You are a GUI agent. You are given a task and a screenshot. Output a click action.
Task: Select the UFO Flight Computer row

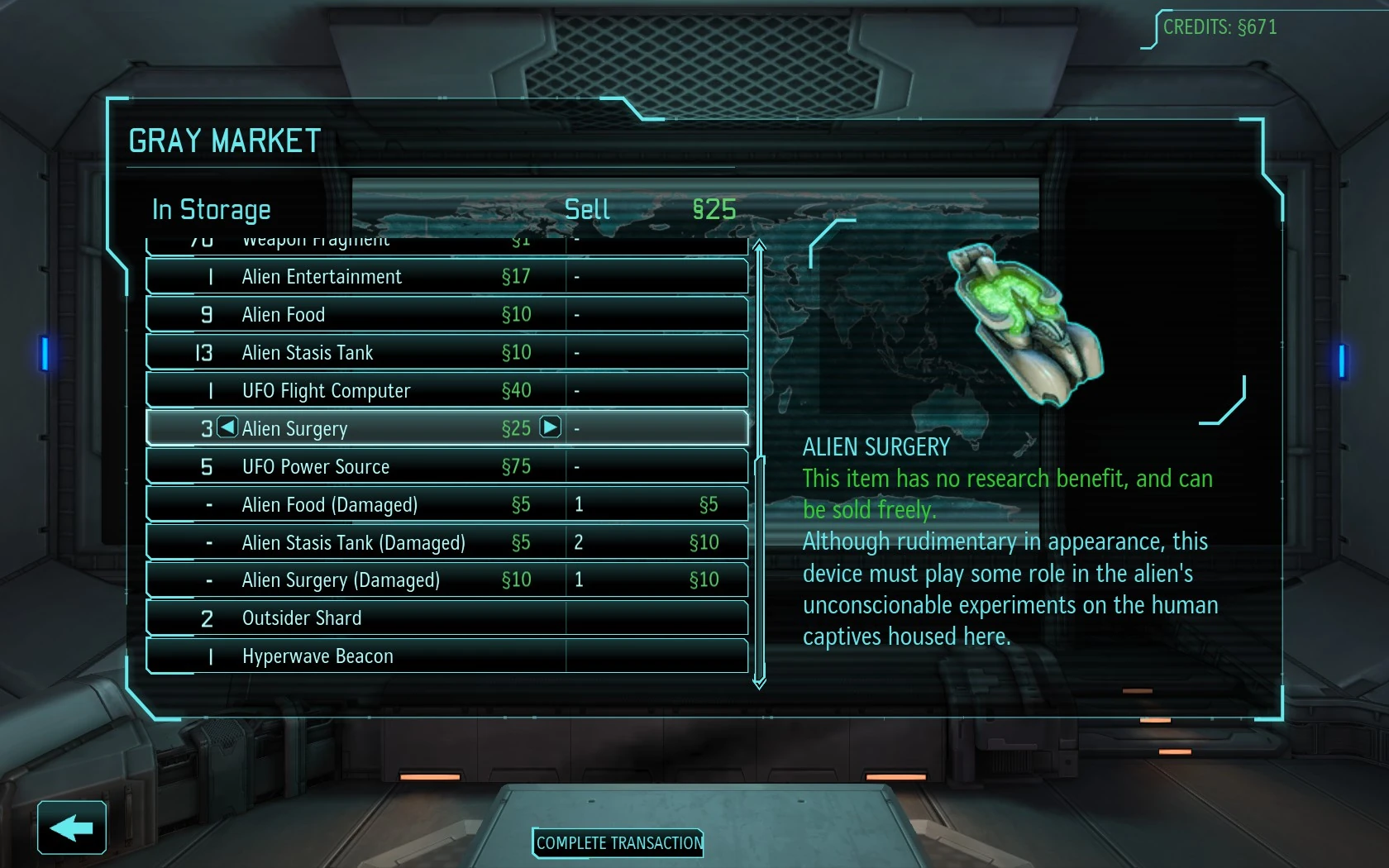tap(446, 390)
